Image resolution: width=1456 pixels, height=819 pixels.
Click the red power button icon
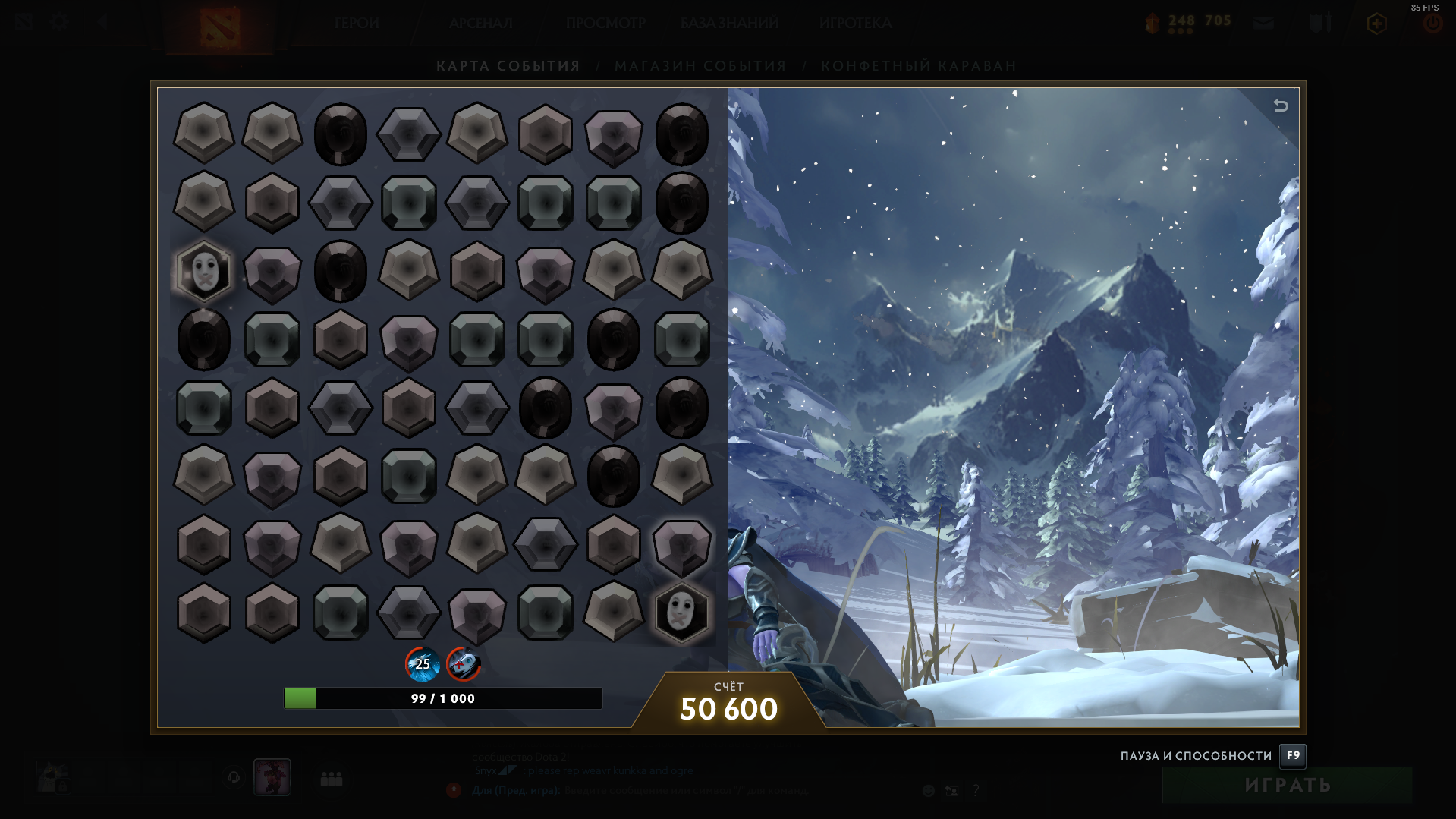[x=1432, y=24]
